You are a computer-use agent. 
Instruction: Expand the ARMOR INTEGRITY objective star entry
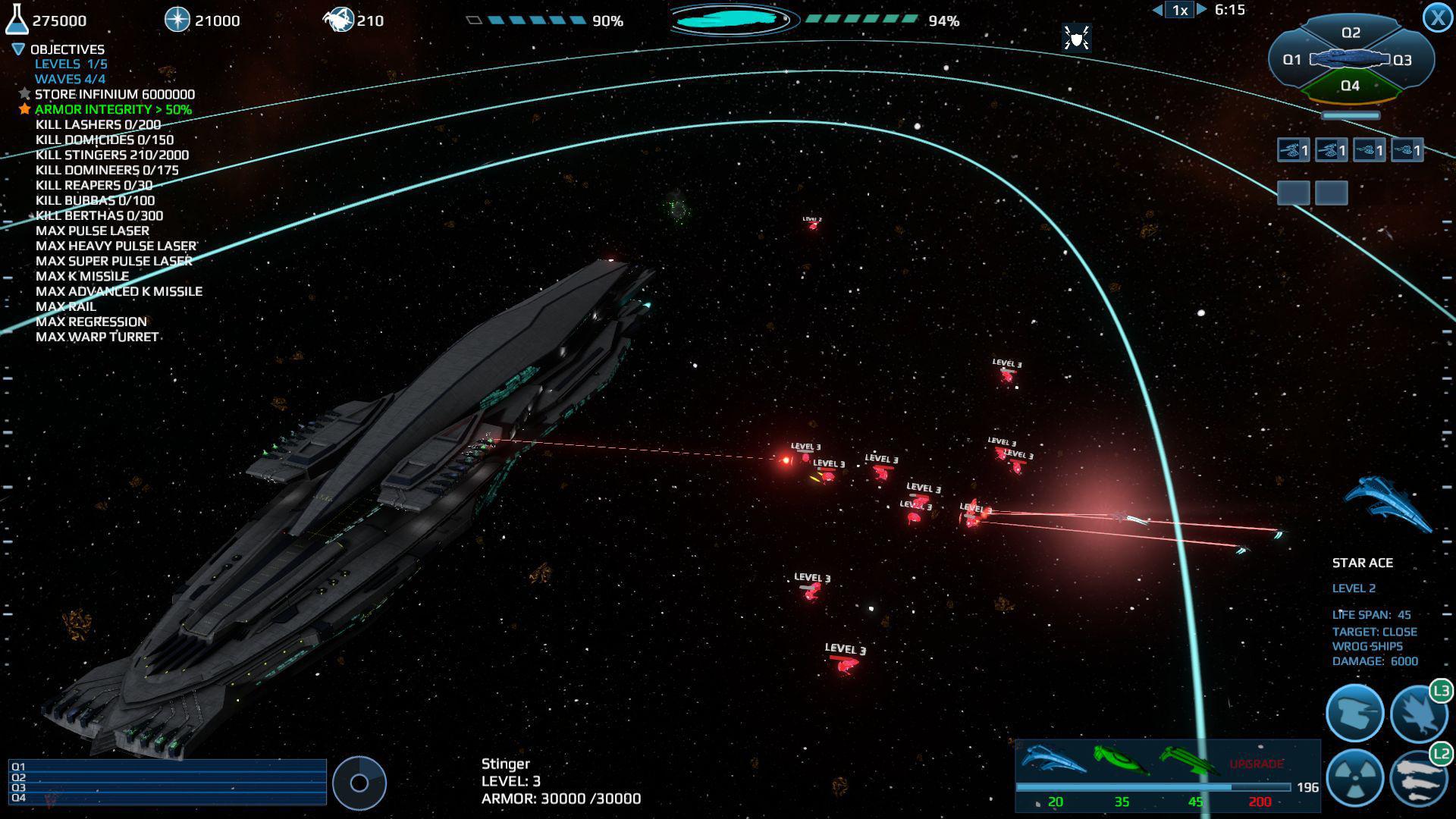(x=24, y=109)
